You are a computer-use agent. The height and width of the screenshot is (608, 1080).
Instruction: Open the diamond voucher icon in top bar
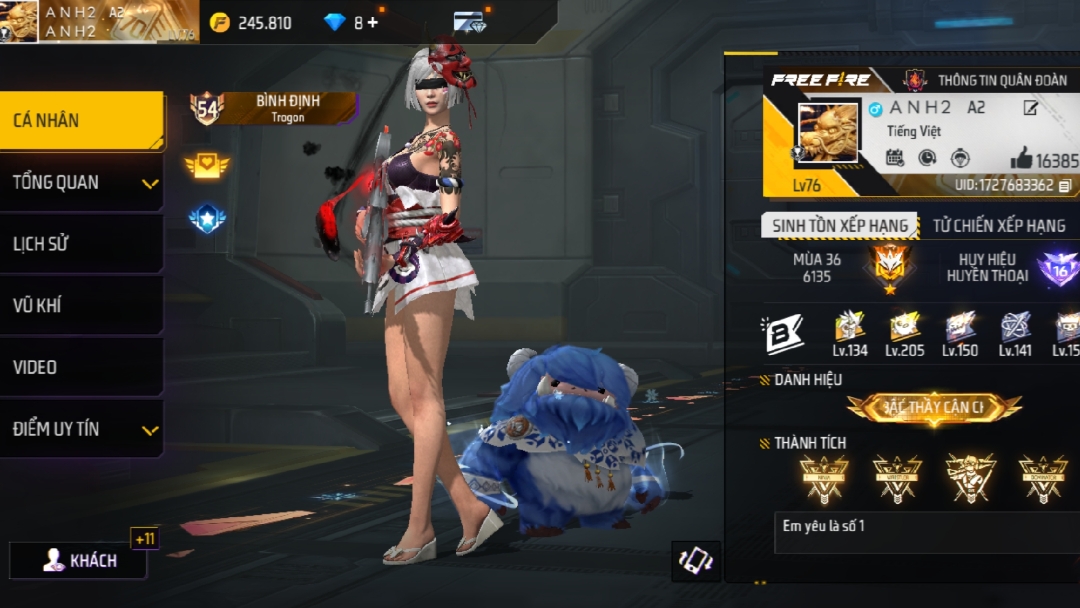pyautogui.click(x=469, y=22)
